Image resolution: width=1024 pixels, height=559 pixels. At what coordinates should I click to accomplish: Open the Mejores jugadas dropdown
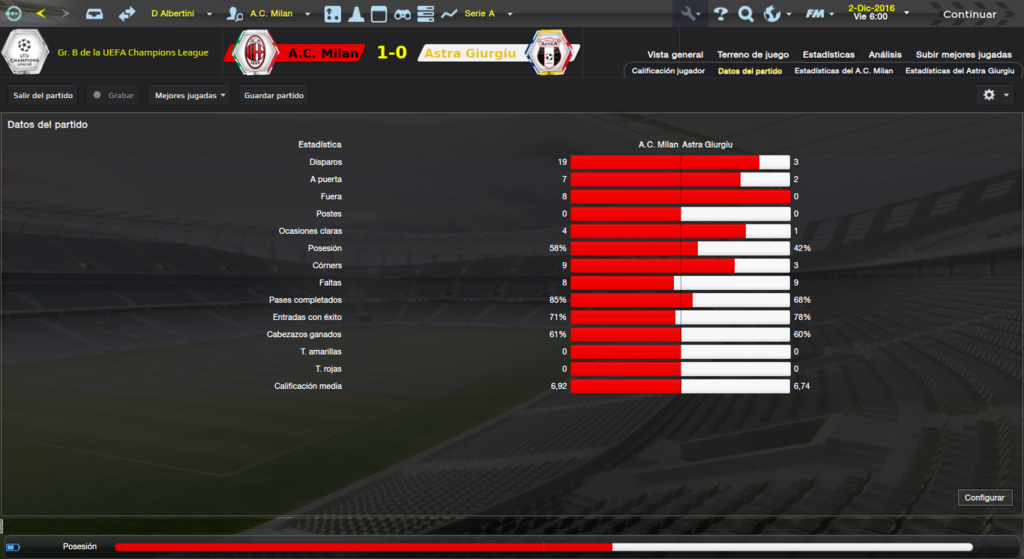(x=189, y=95)
